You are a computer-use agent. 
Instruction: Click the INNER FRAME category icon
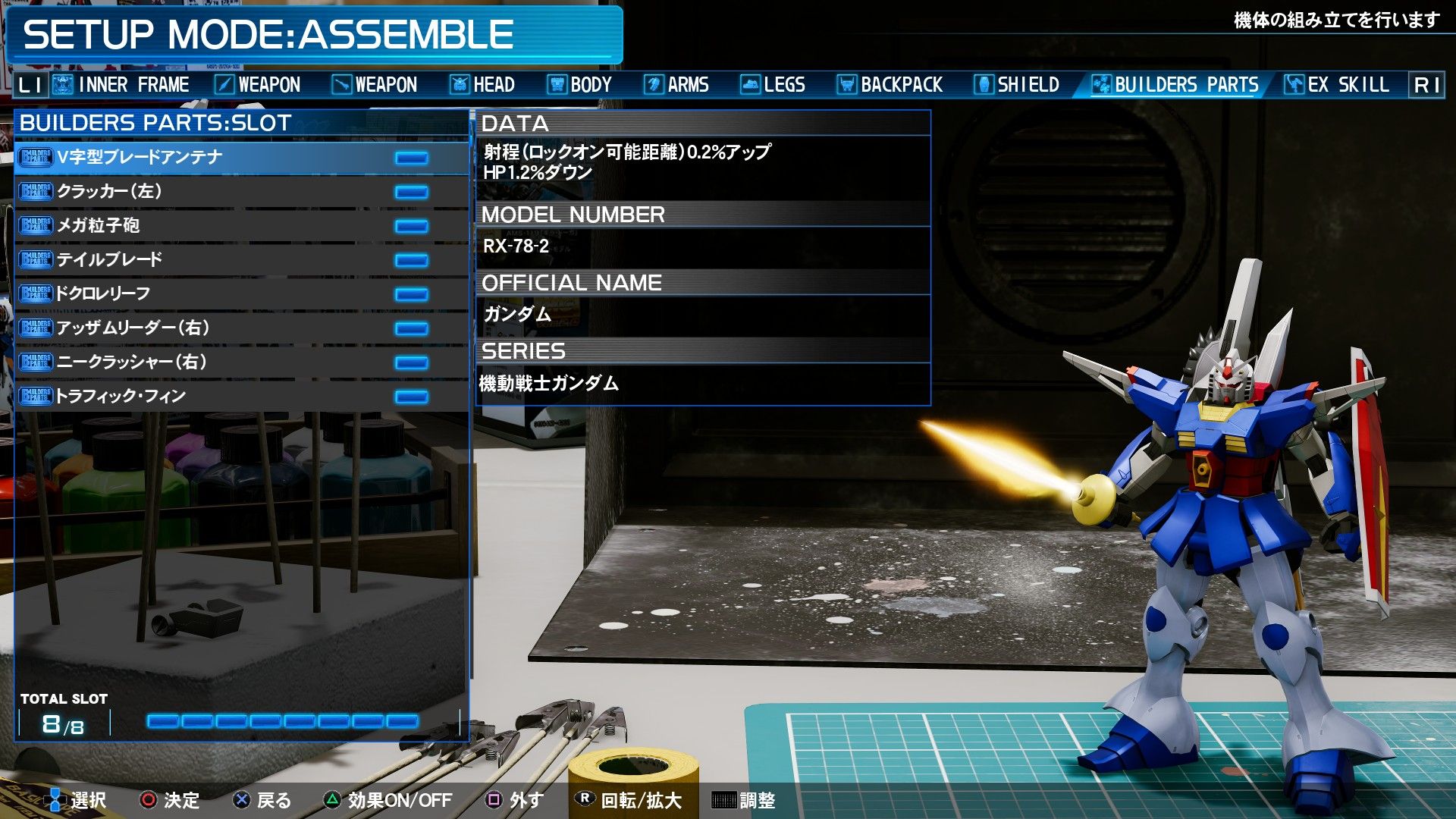61,84
